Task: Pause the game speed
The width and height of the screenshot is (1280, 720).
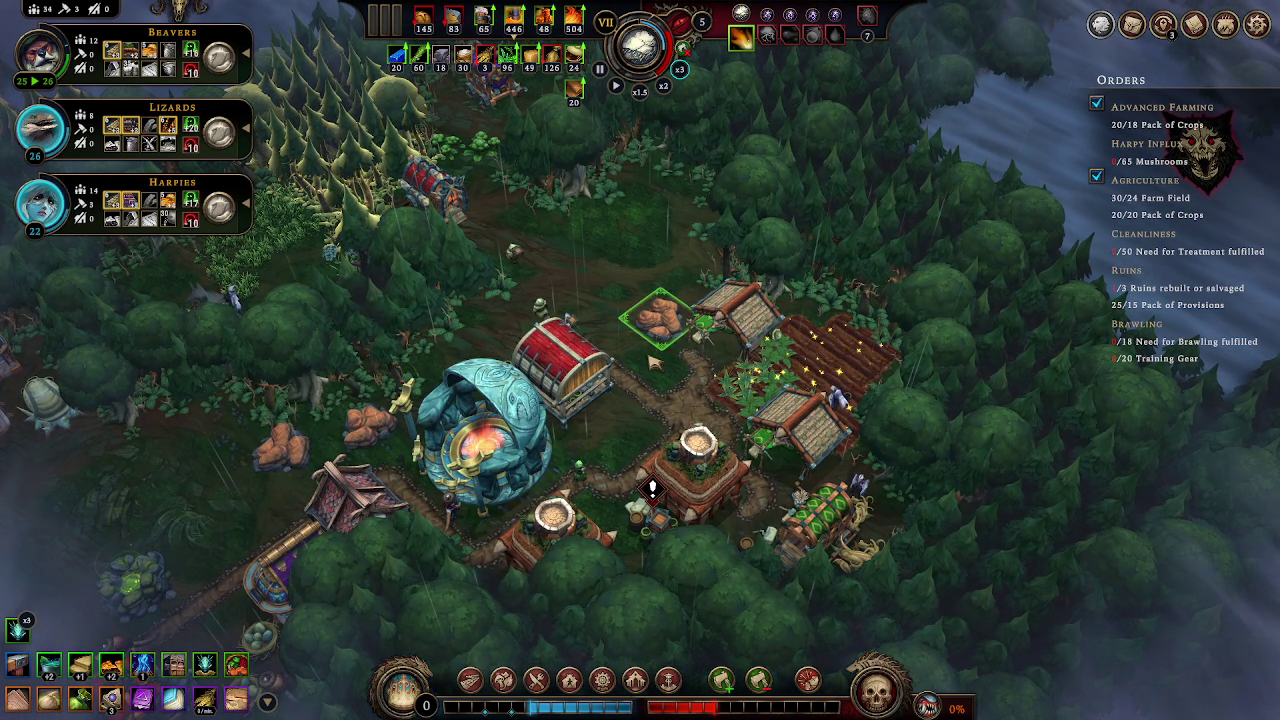Action: (x=599, y=70)
